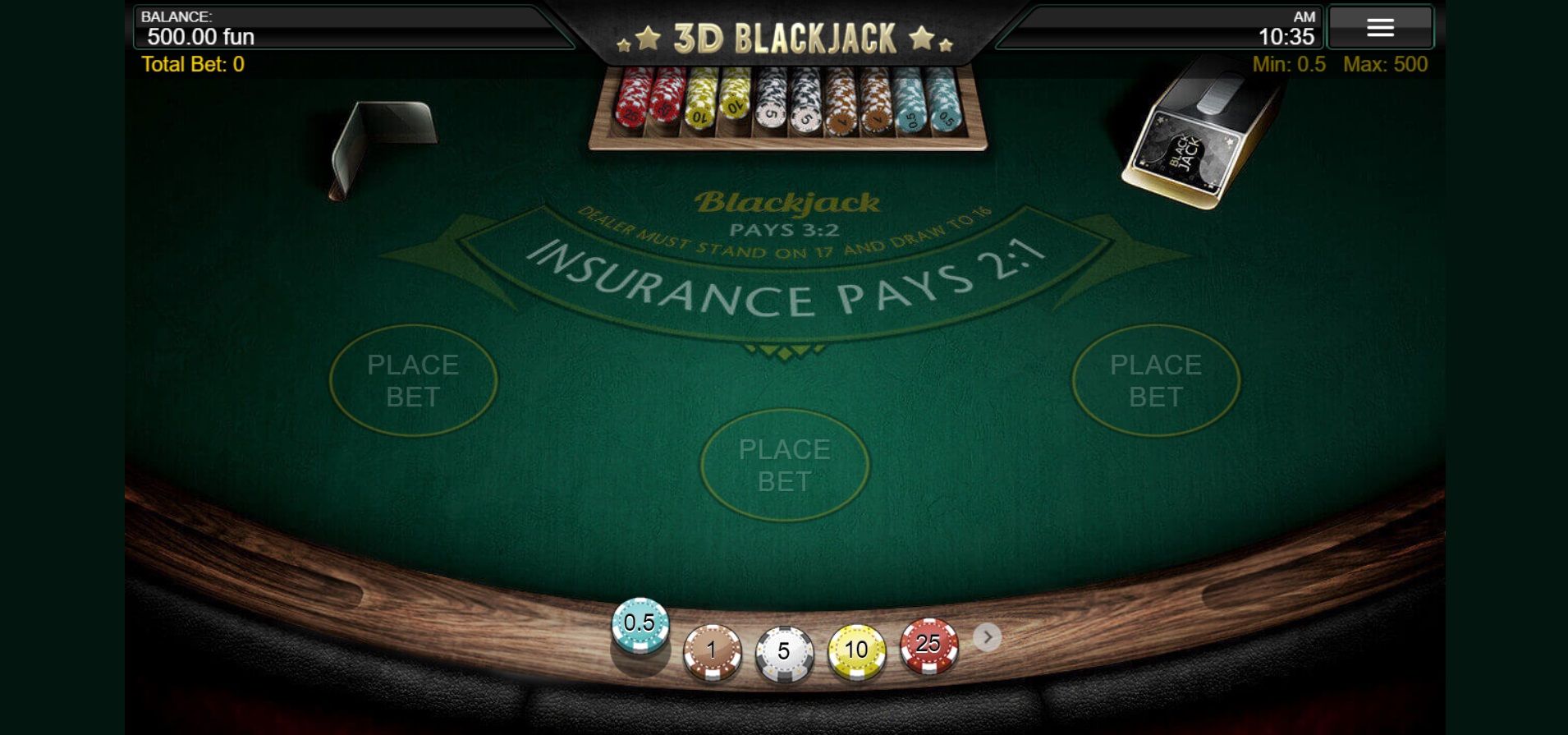Click the center Place Bet circle
Viewport: 1568px width, 735px height.
click(785, 466)
